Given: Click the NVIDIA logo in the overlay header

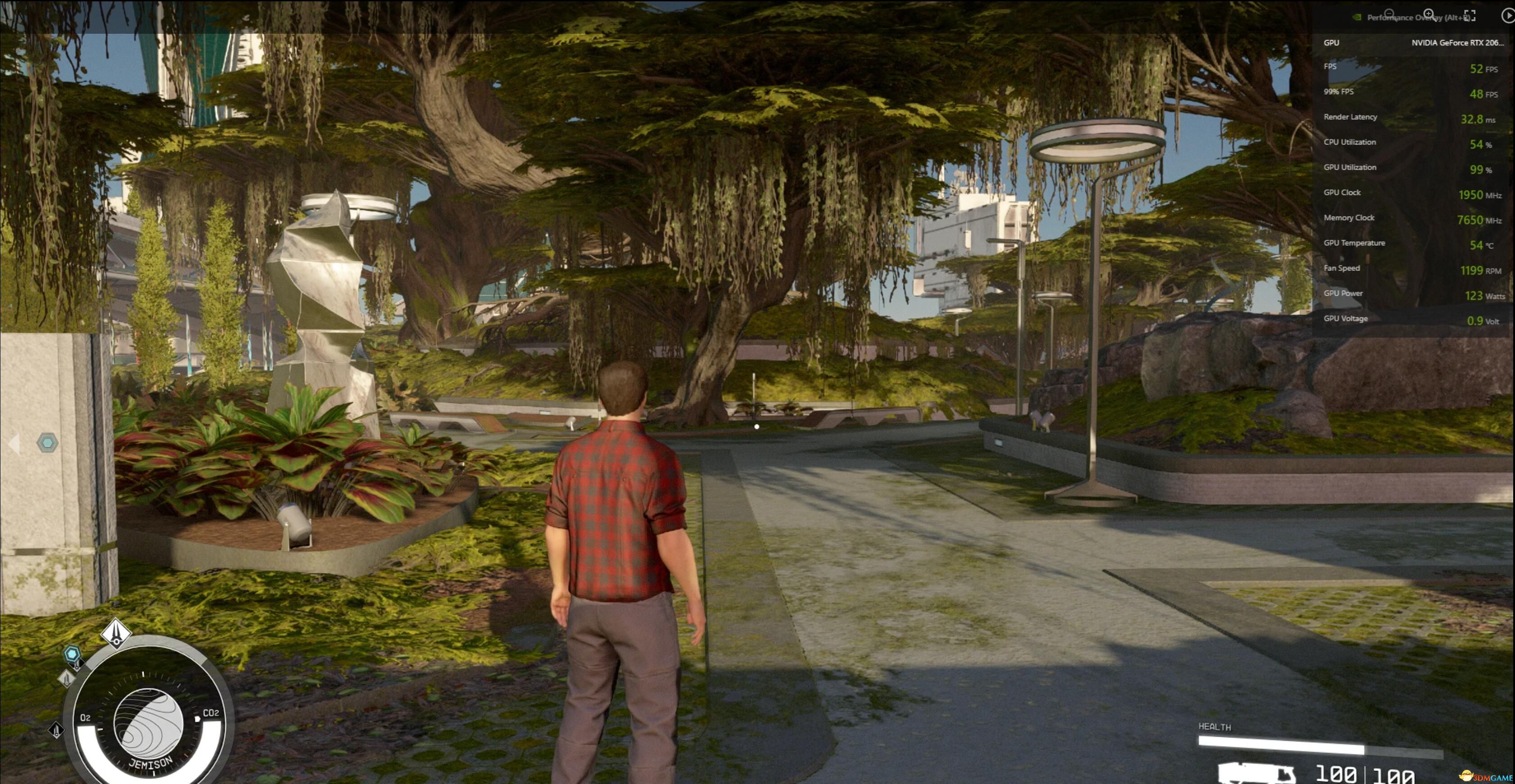Looking at the screenshot, I should point(1356,17).
